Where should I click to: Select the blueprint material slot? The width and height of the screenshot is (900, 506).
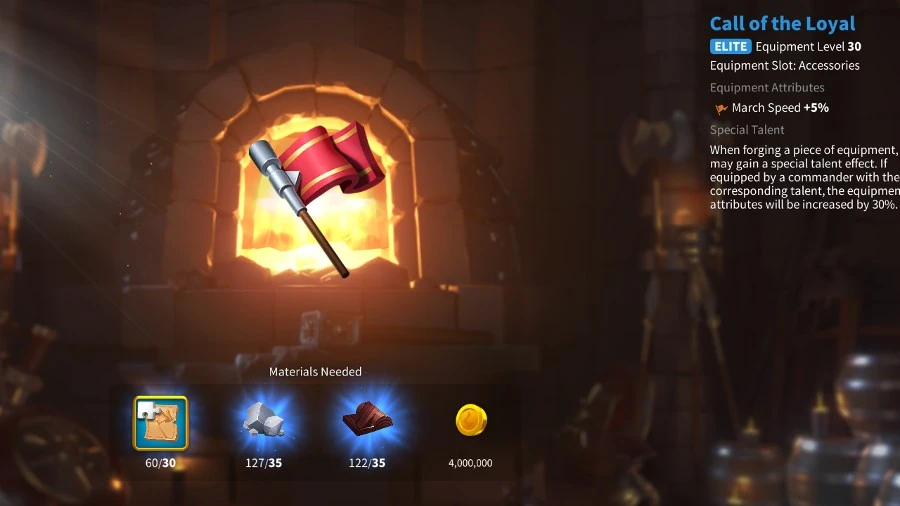(x=160, y=422)
